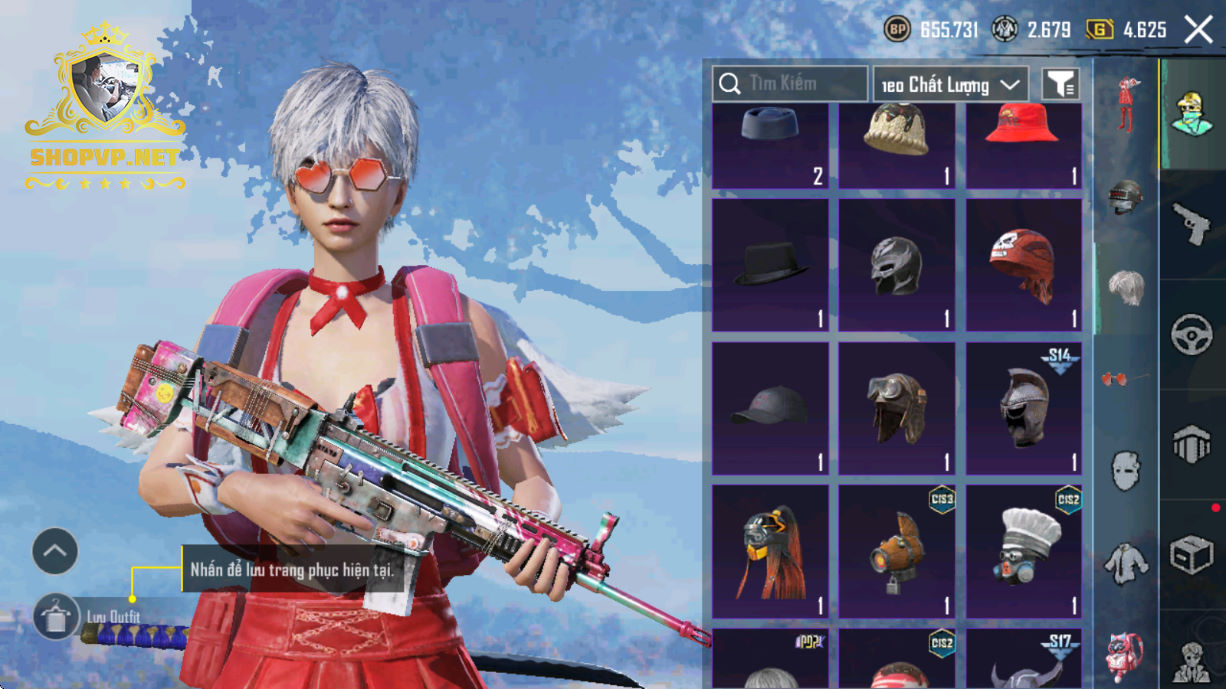Switch to the pistol weapons tab

[1191, 224]
